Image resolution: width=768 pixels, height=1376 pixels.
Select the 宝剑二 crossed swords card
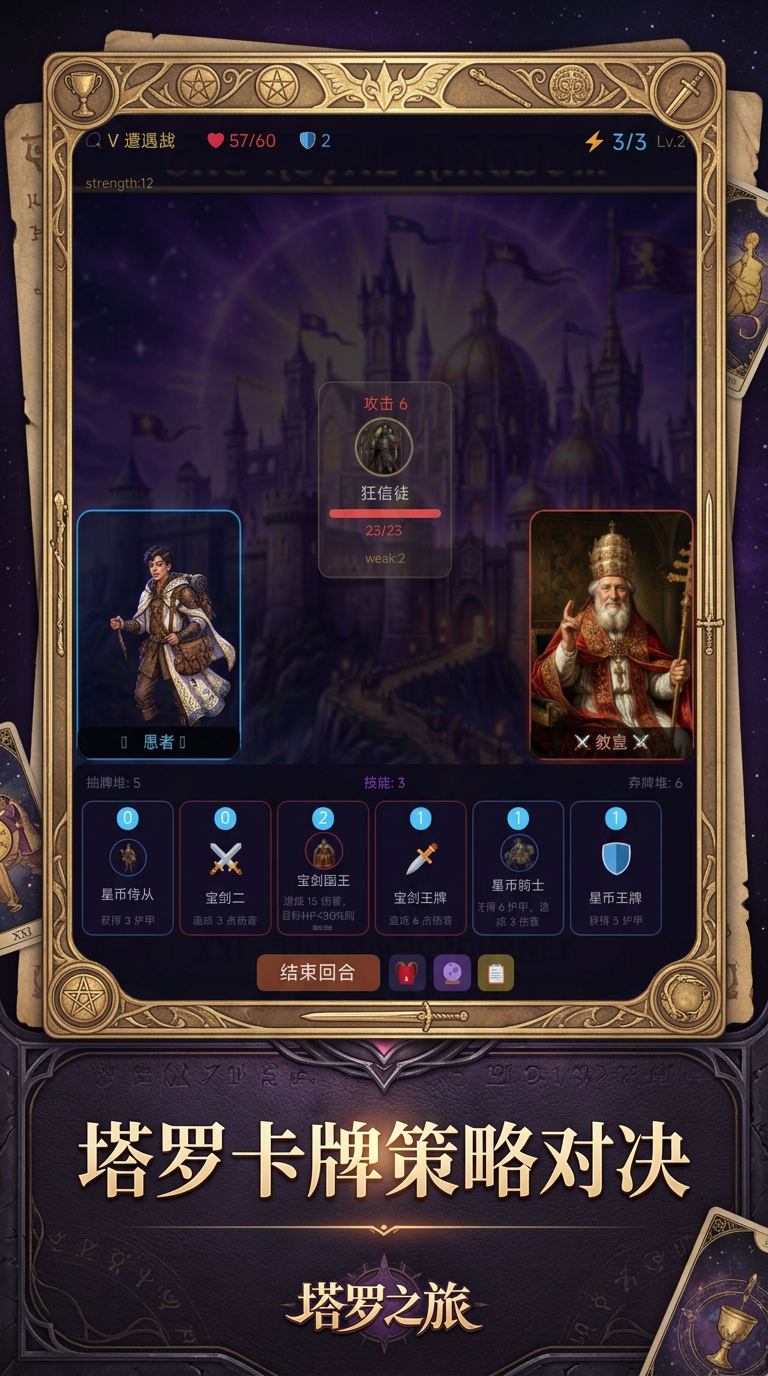click(225, 868)
